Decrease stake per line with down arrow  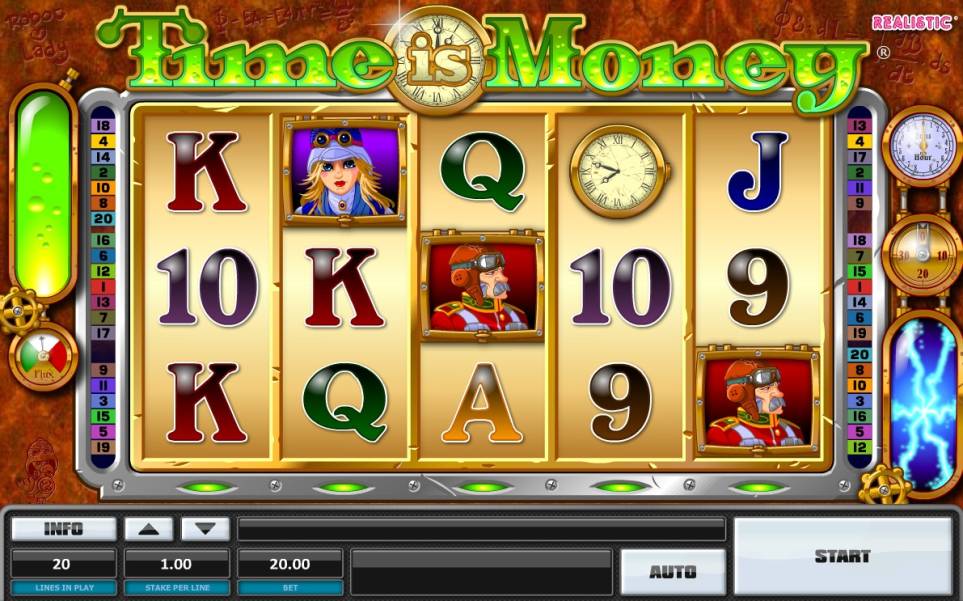[x=205, y=529]
